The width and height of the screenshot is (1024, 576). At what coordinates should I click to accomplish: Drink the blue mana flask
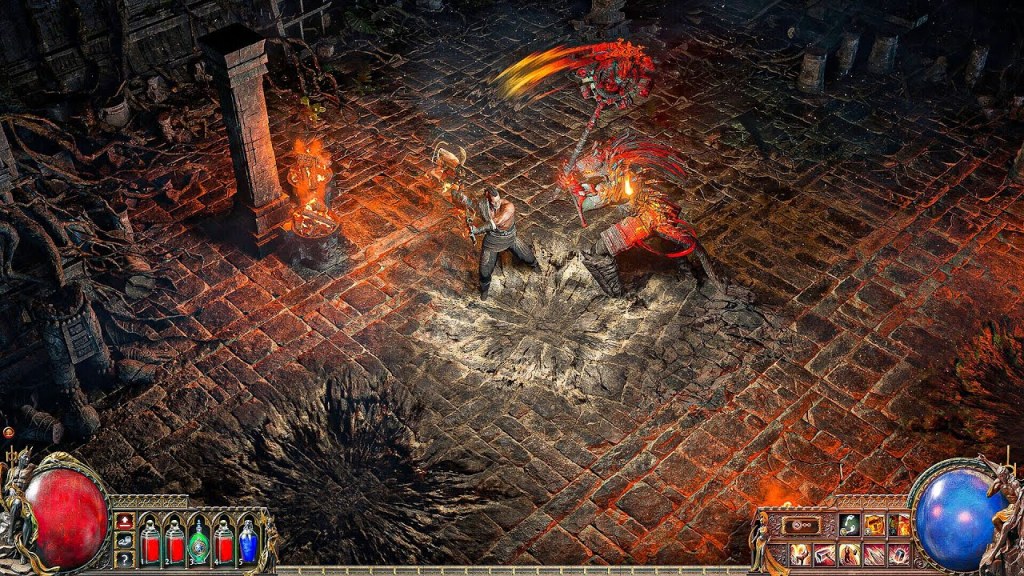click(x=248, y=544)
